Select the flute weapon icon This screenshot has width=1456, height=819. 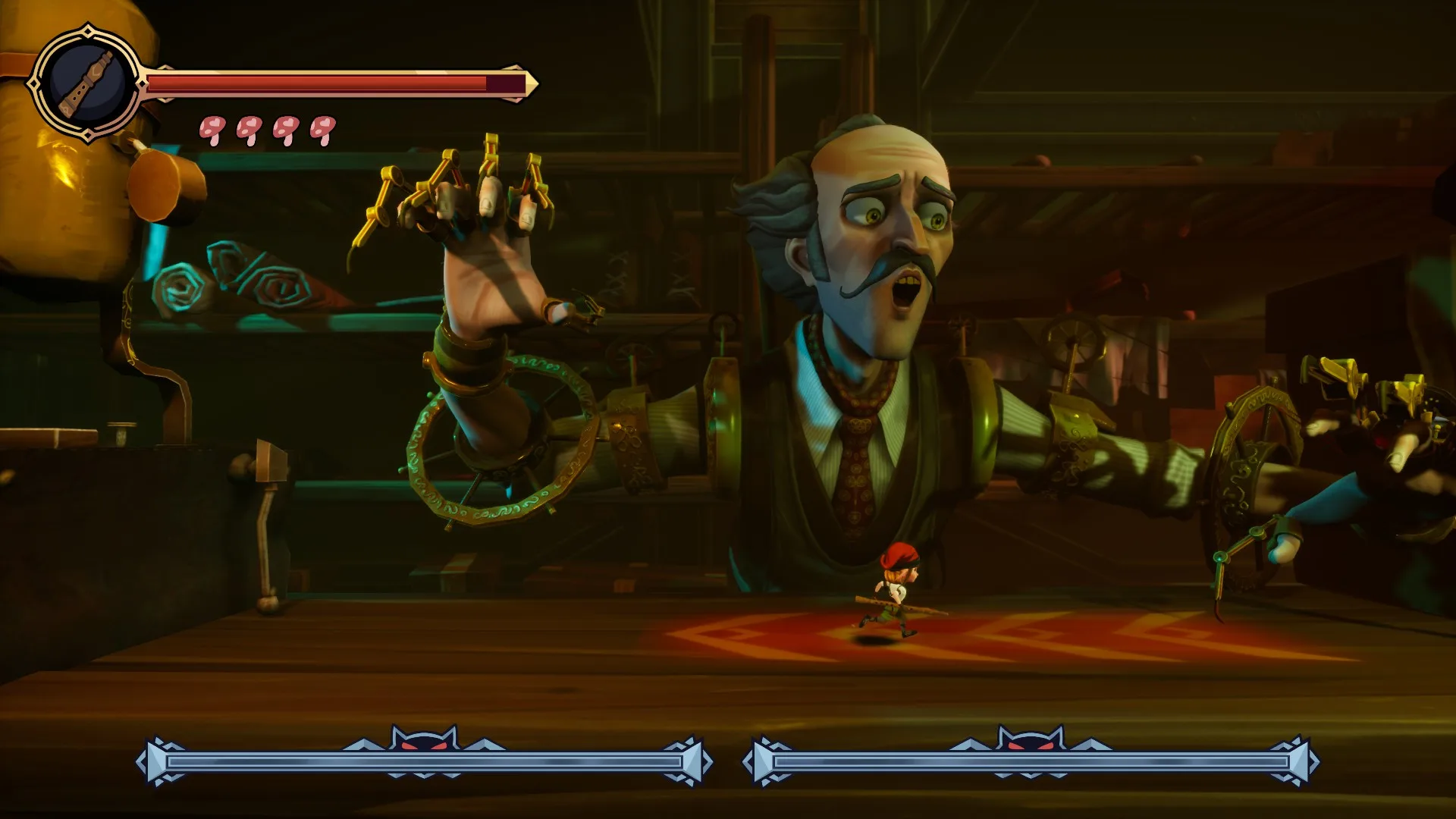tap(86, 83)
